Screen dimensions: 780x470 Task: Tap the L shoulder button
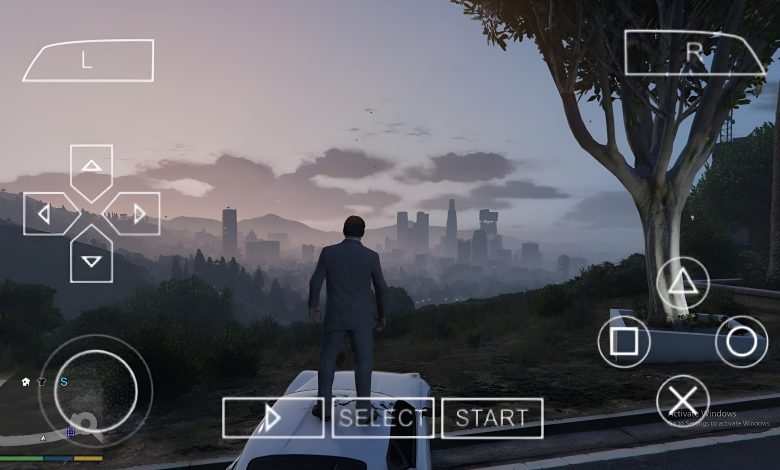88,60
